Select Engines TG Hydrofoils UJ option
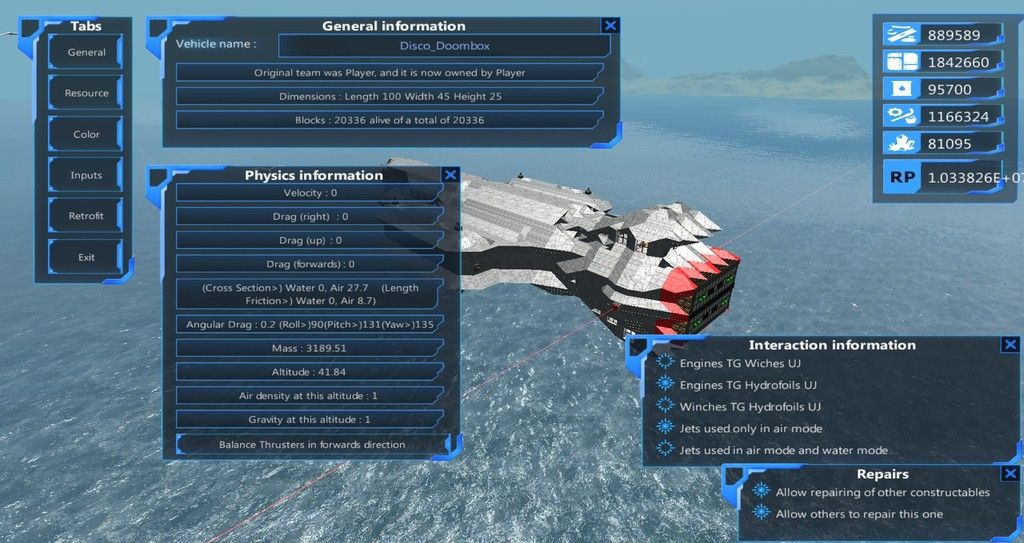1024x543 pixels. tap(666, 385)
